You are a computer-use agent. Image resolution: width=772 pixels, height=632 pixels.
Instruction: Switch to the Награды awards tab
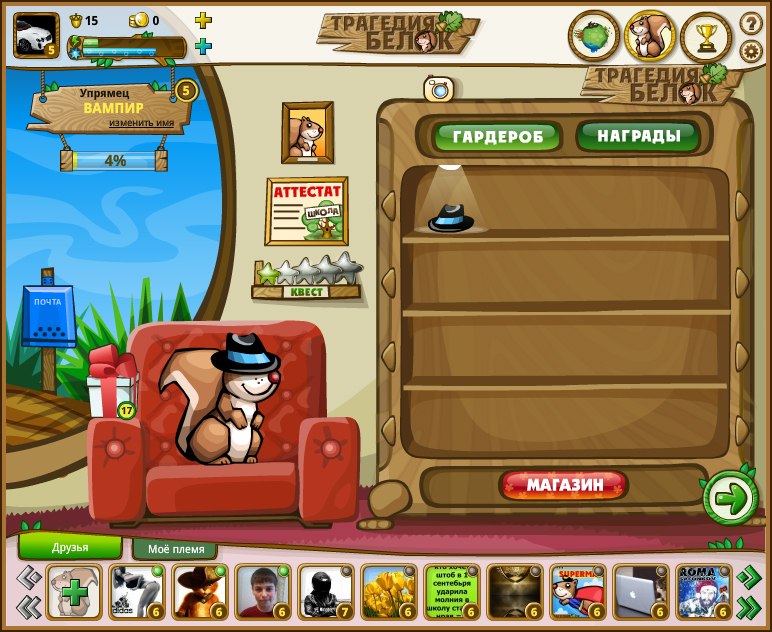pyautogui.click(x=637, y=135)
